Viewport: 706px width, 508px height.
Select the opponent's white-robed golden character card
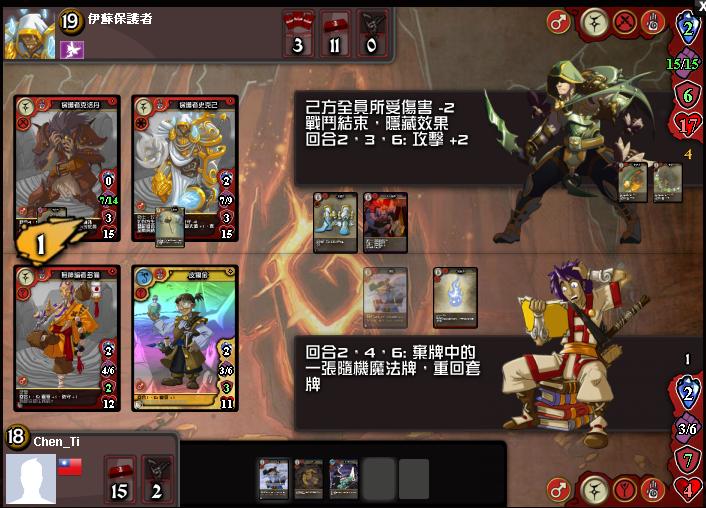pos(185,168)
